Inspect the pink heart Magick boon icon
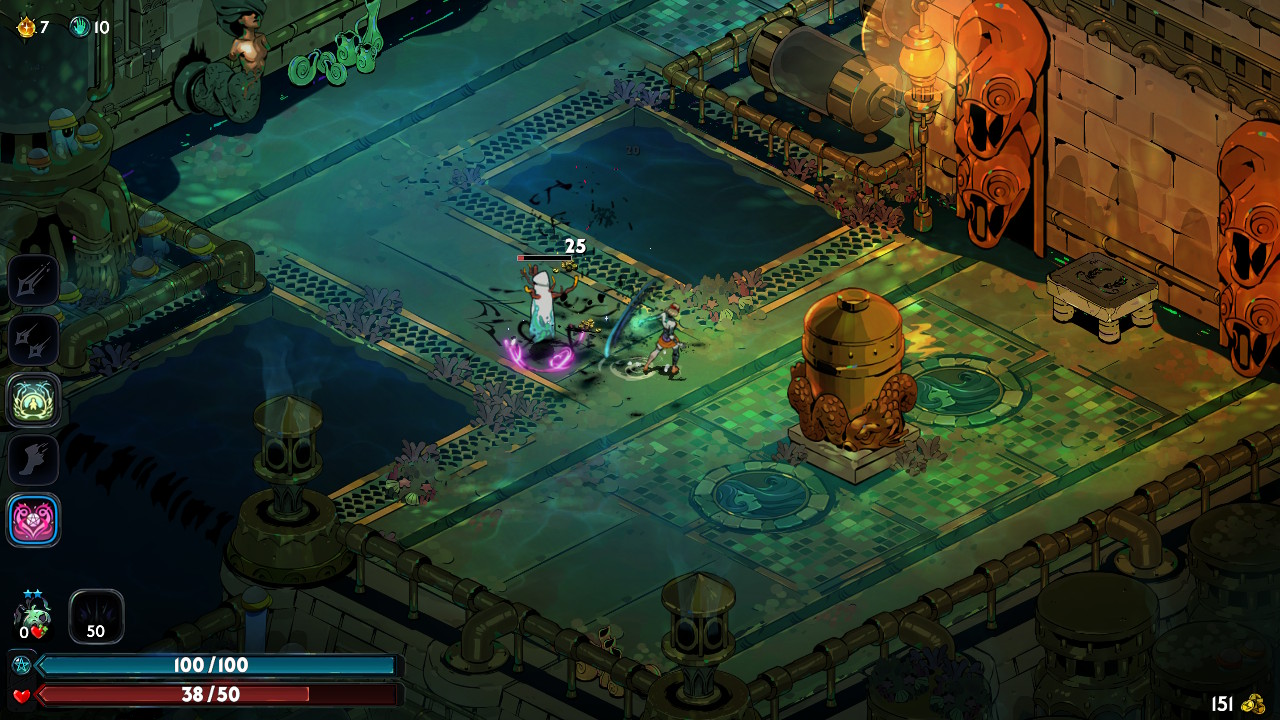 click(x=33, y=520)
